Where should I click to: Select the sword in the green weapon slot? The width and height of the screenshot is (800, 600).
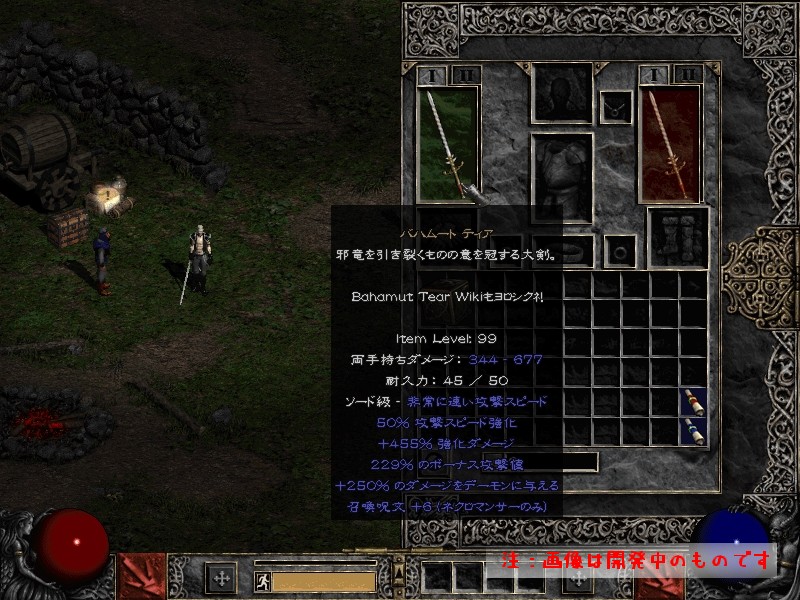(447, 142)
